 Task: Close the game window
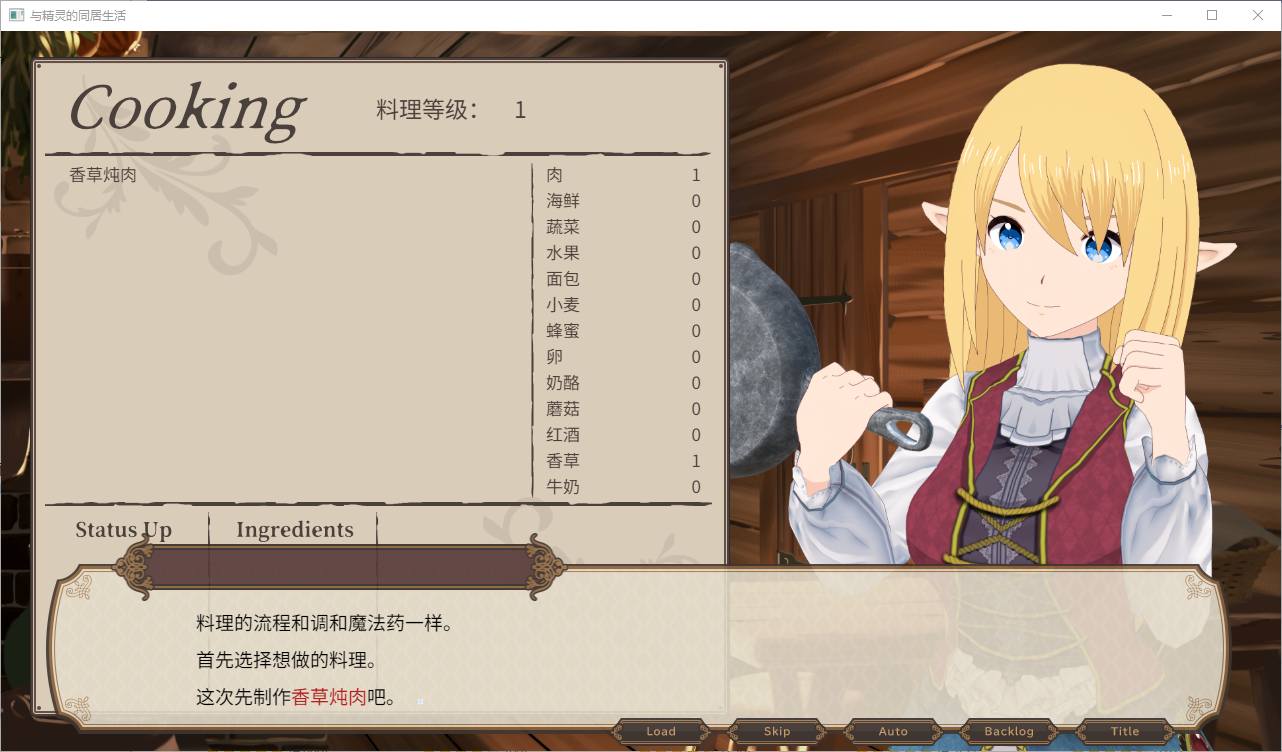coord(1258,15)
